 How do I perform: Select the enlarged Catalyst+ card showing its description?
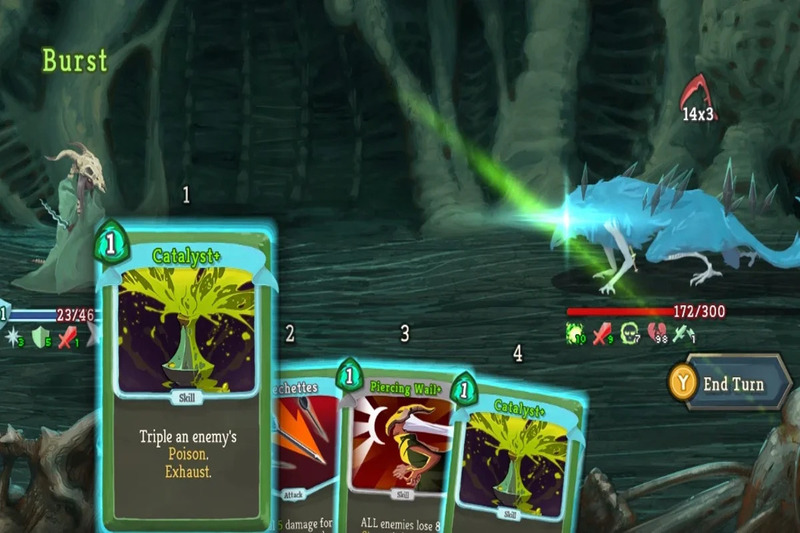click(x=184, y=380)
